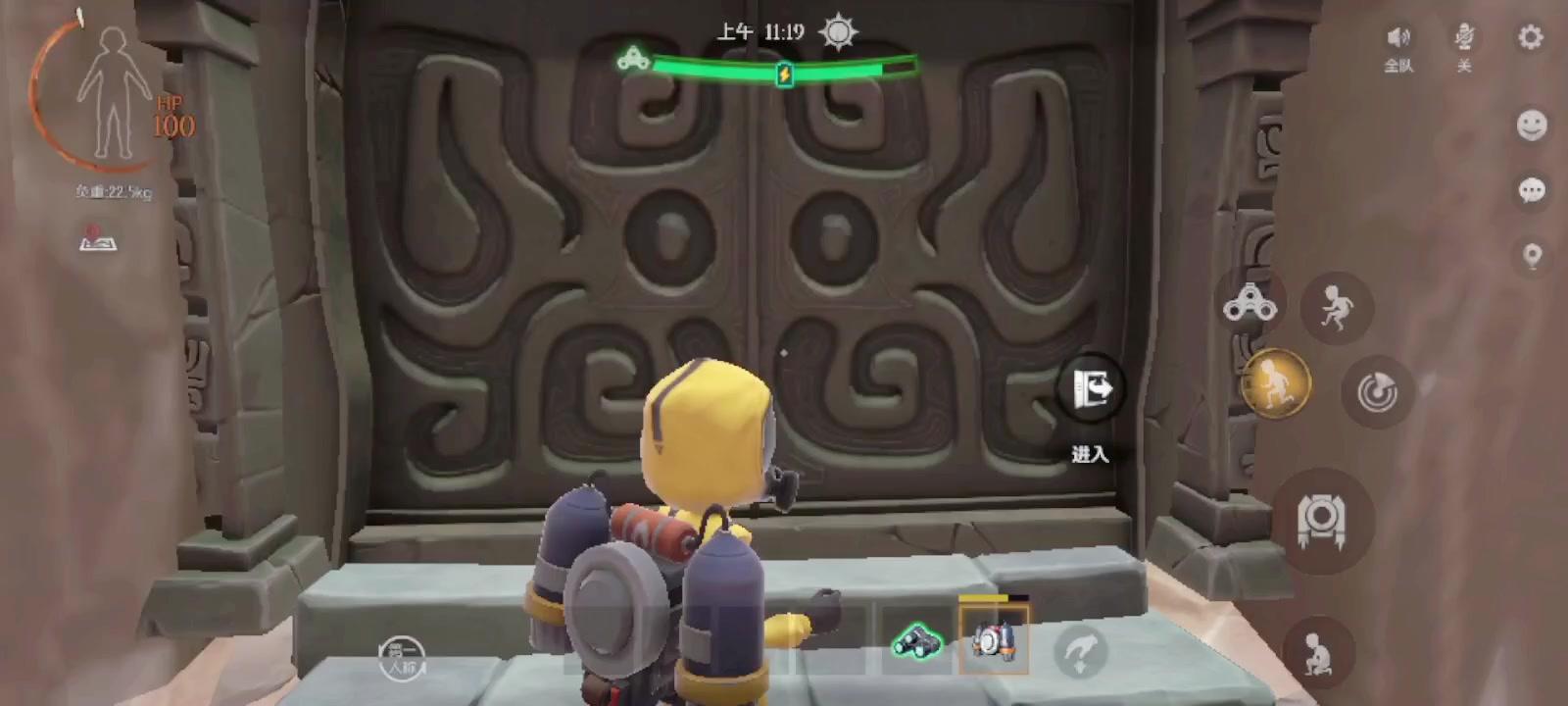Tap the drop item arrow button
Viewport: 1568px width, 706px height.
coord(1080,650)
